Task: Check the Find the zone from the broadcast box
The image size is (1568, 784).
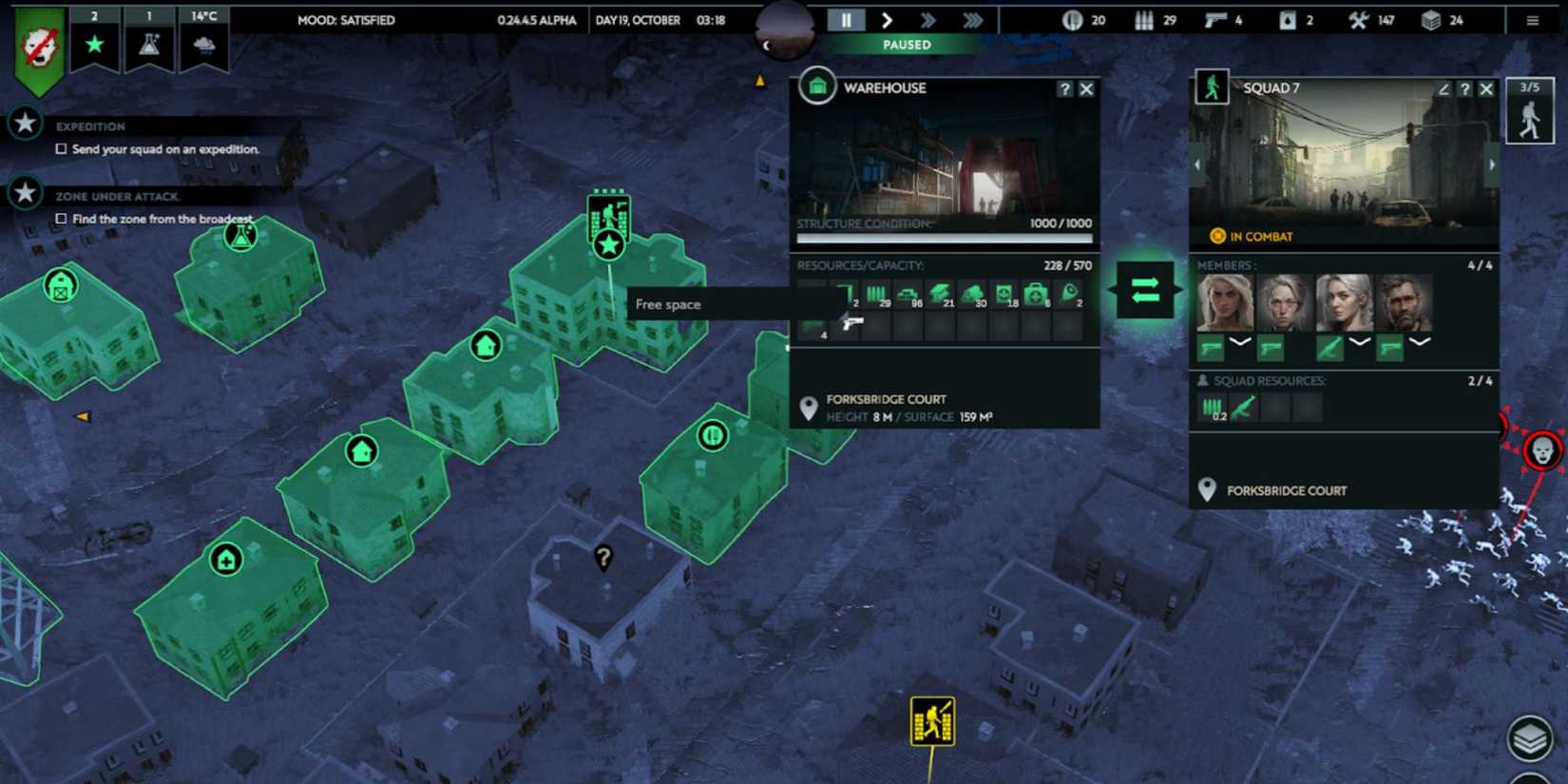Action: click(x=61, y=218)
